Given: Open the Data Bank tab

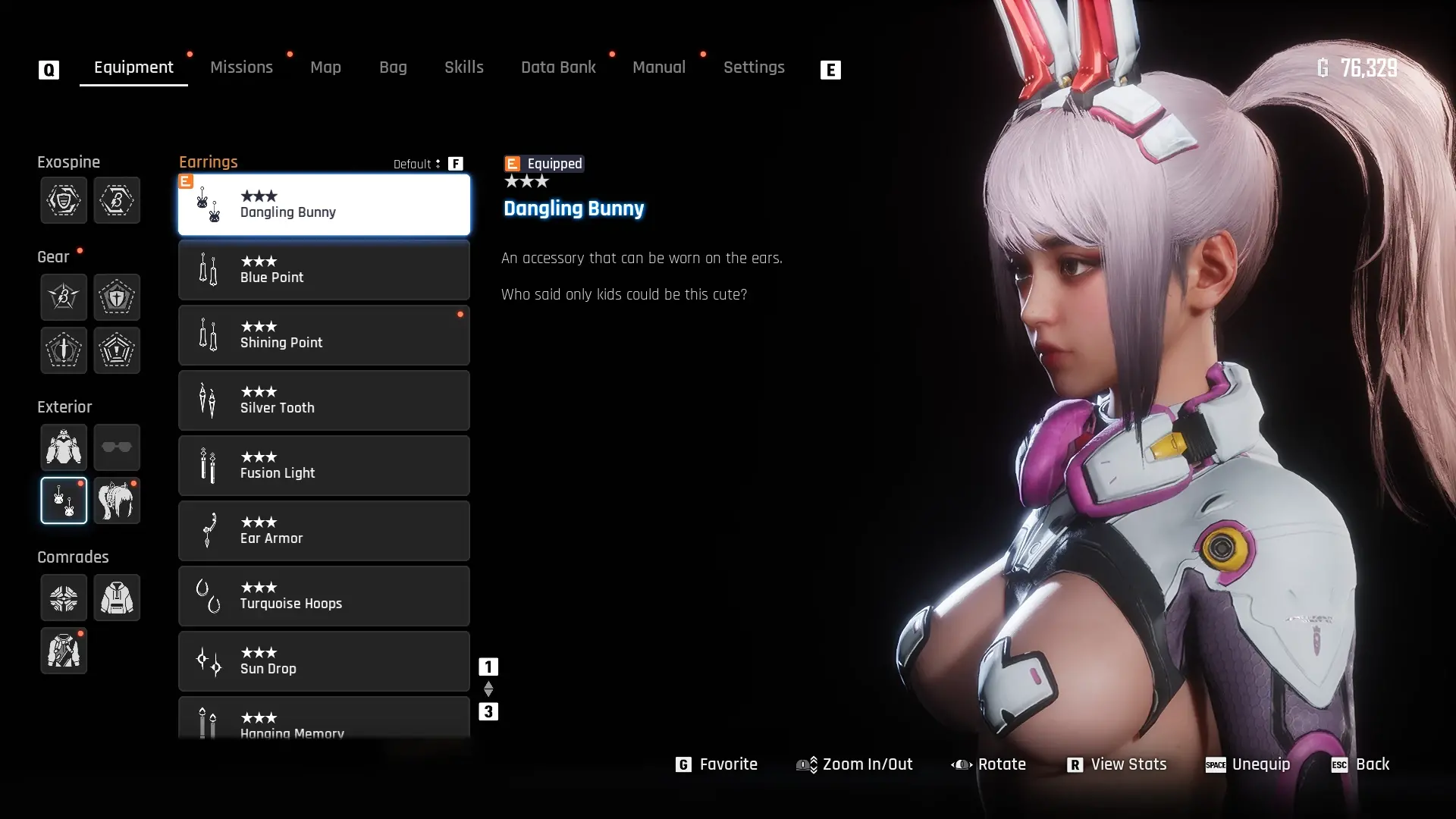Looking at the screenshot, I should pyautogui.click(x=558, y=67).
